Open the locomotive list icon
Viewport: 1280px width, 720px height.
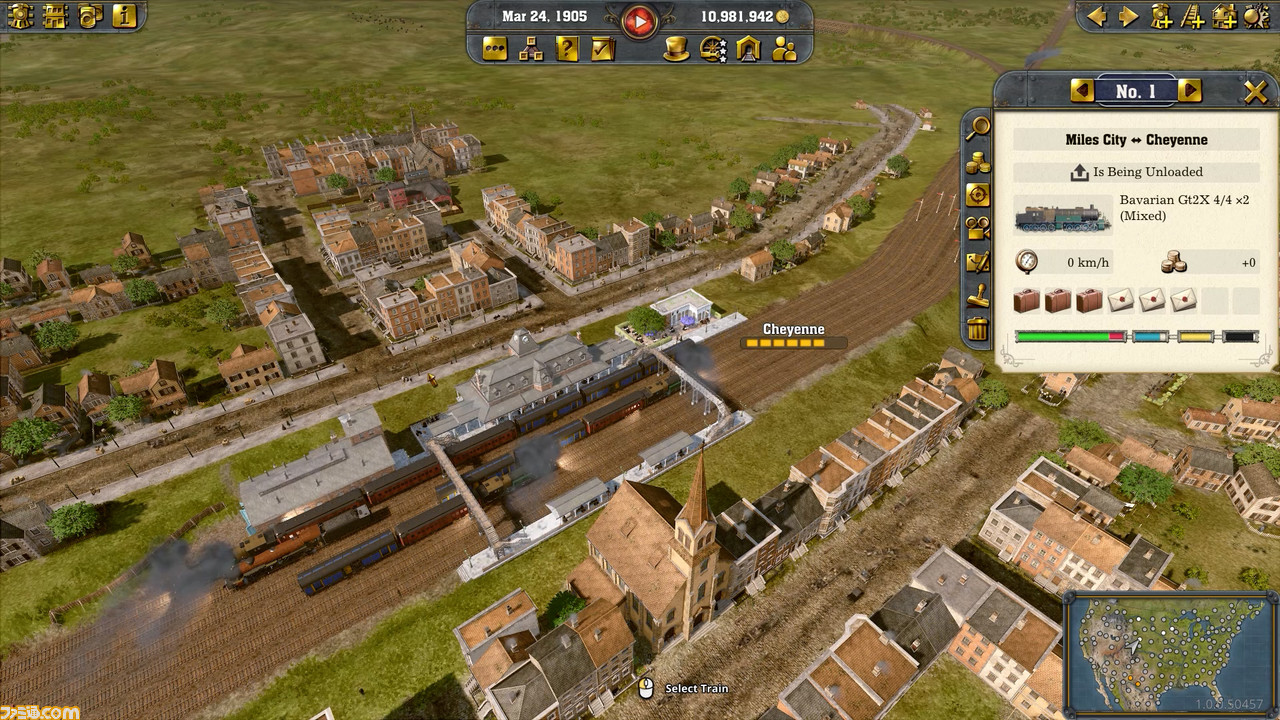point(20,15)
